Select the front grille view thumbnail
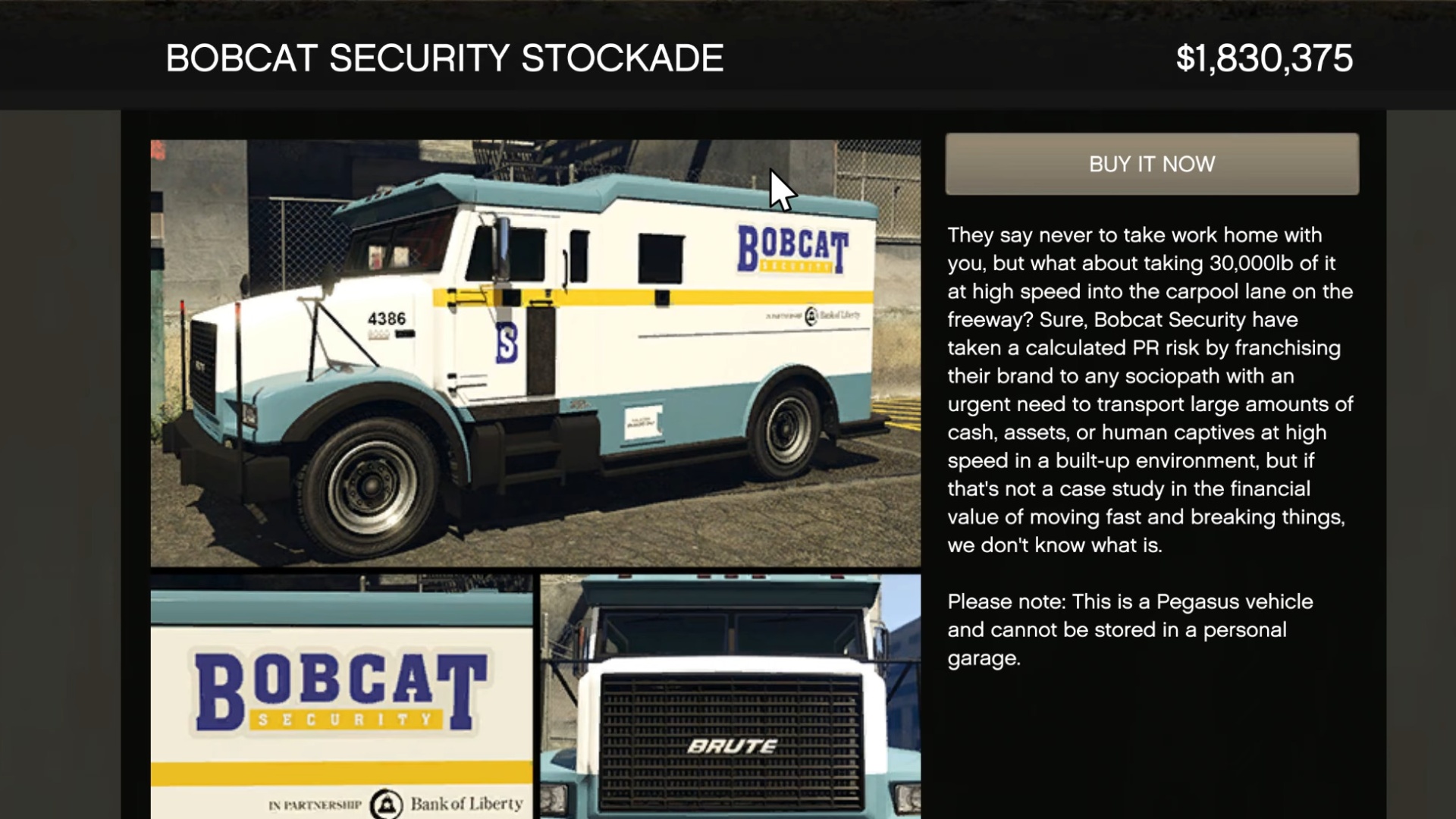Screen dimensions: 1456x819 [732, 694]
